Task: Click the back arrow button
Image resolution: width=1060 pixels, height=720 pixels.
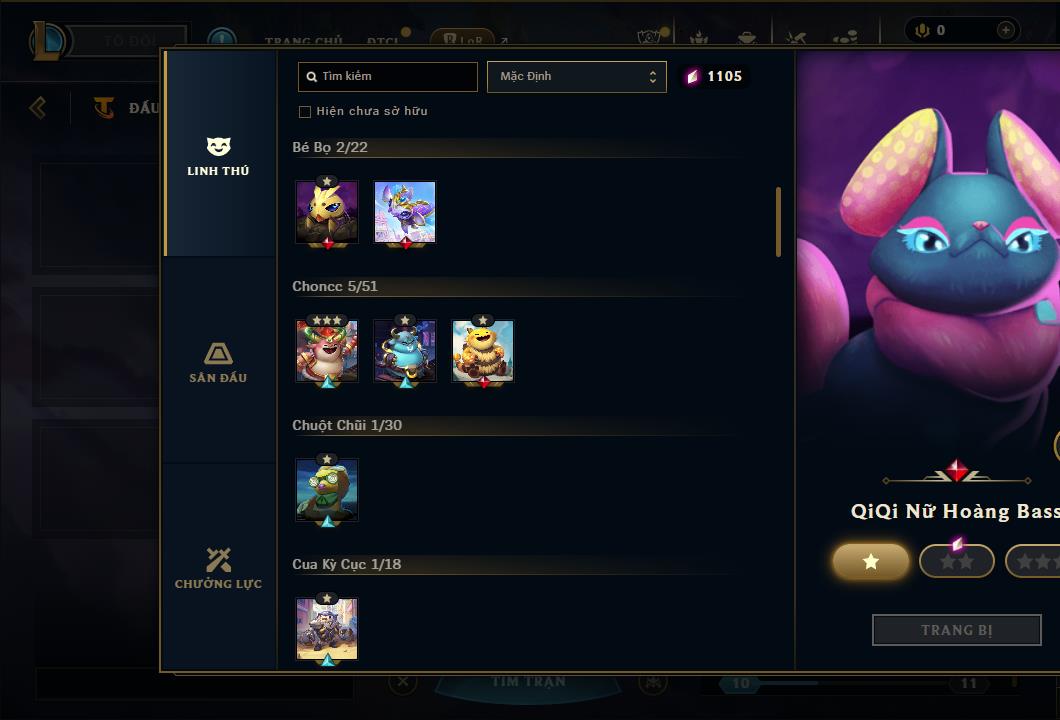Action: (38, 107)
